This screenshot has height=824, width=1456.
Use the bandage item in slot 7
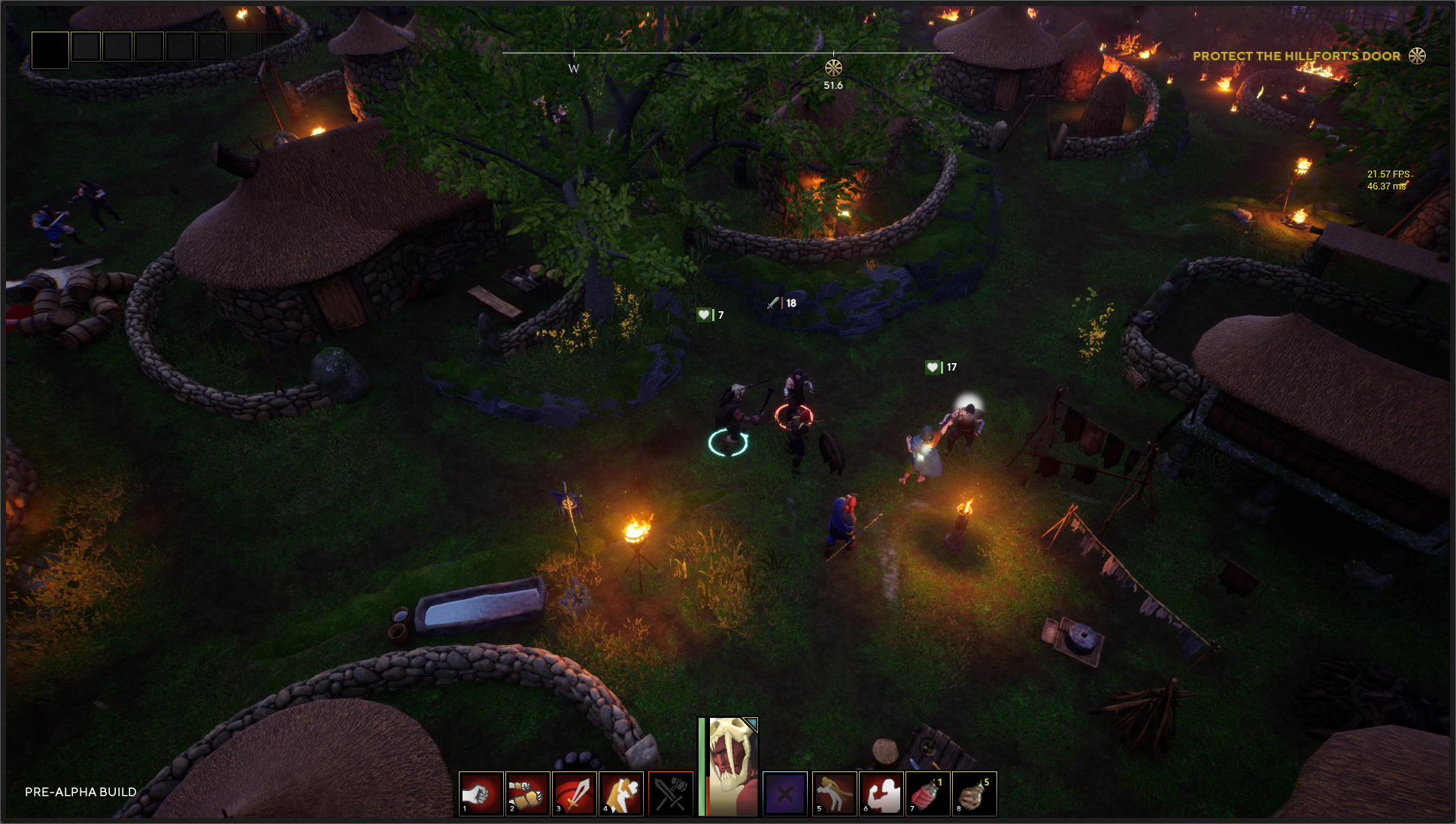(927, 794)
